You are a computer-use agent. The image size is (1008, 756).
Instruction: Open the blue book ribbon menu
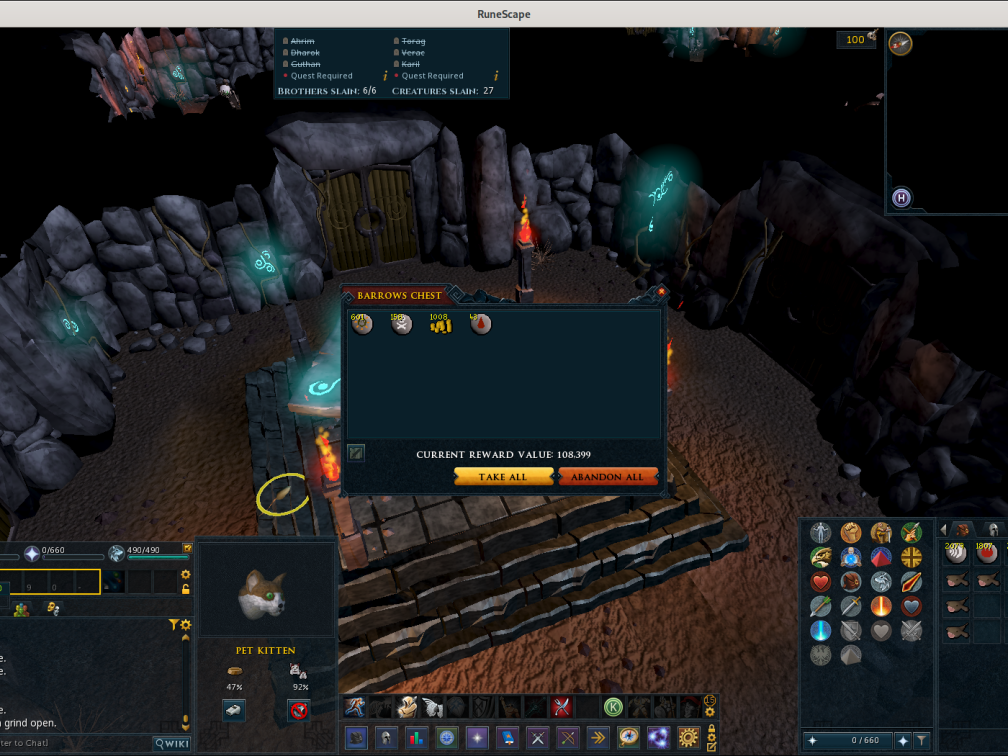(508, 738)
